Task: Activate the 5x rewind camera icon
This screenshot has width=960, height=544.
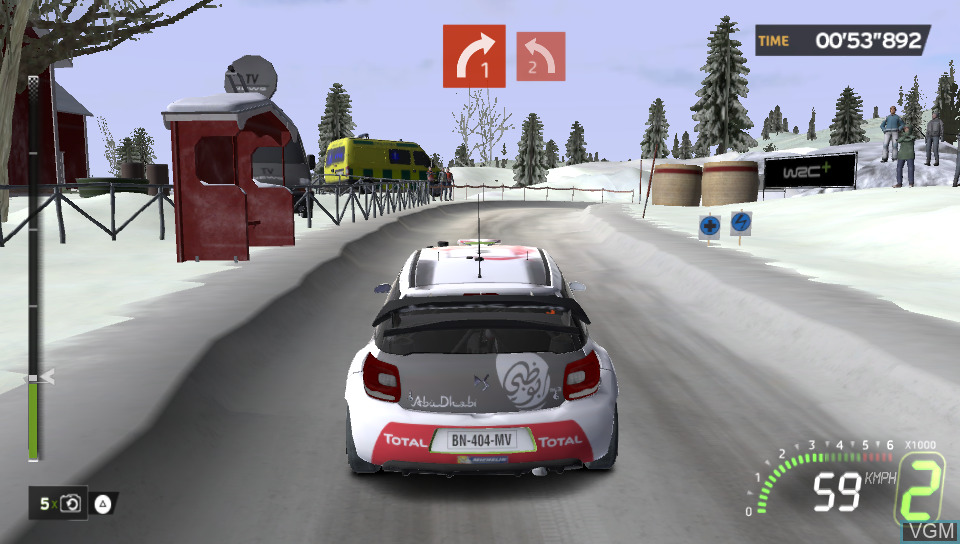Action: 70,504
